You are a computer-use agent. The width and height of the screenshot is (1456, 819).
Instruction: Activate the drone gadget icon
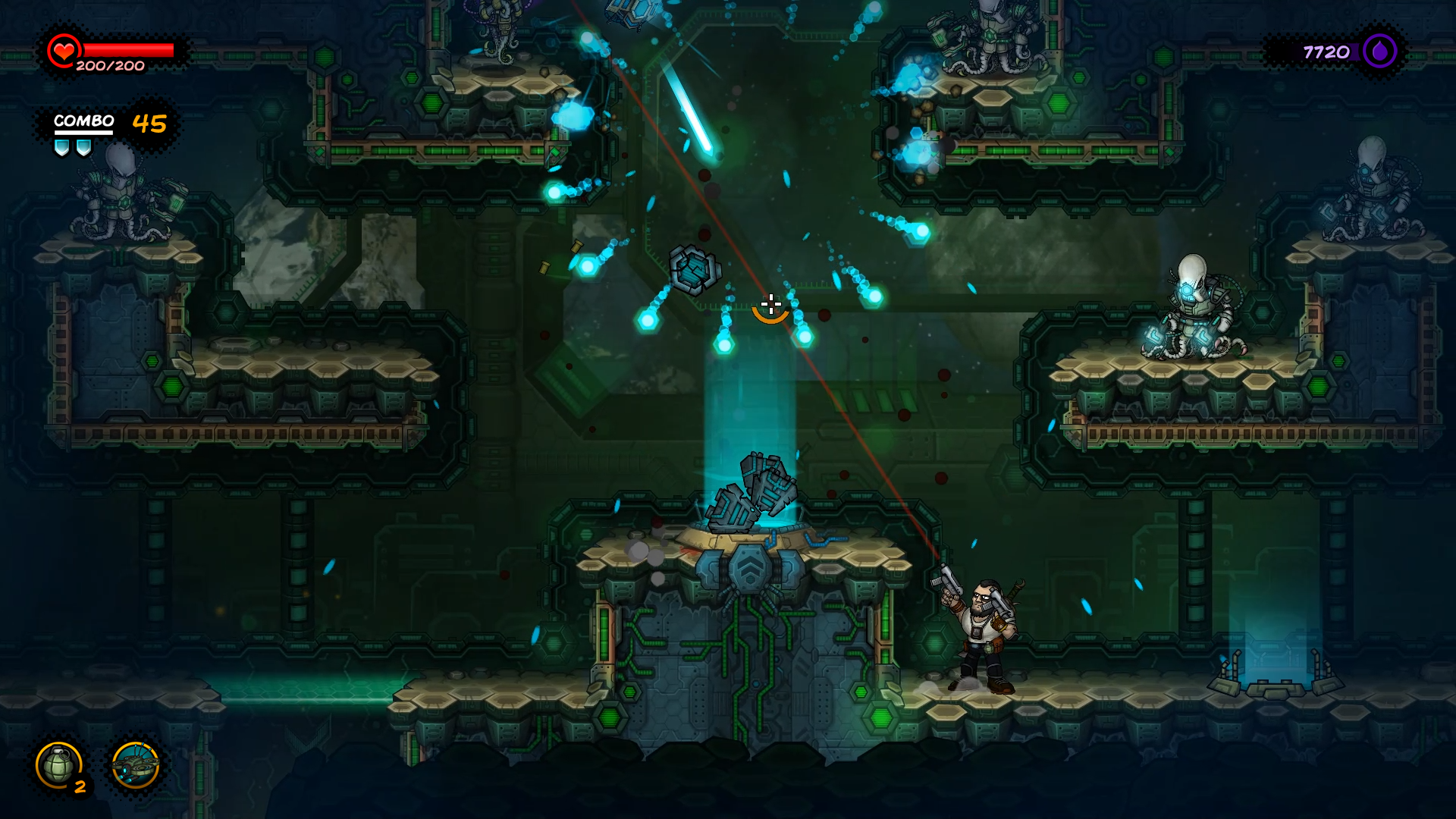135,766
